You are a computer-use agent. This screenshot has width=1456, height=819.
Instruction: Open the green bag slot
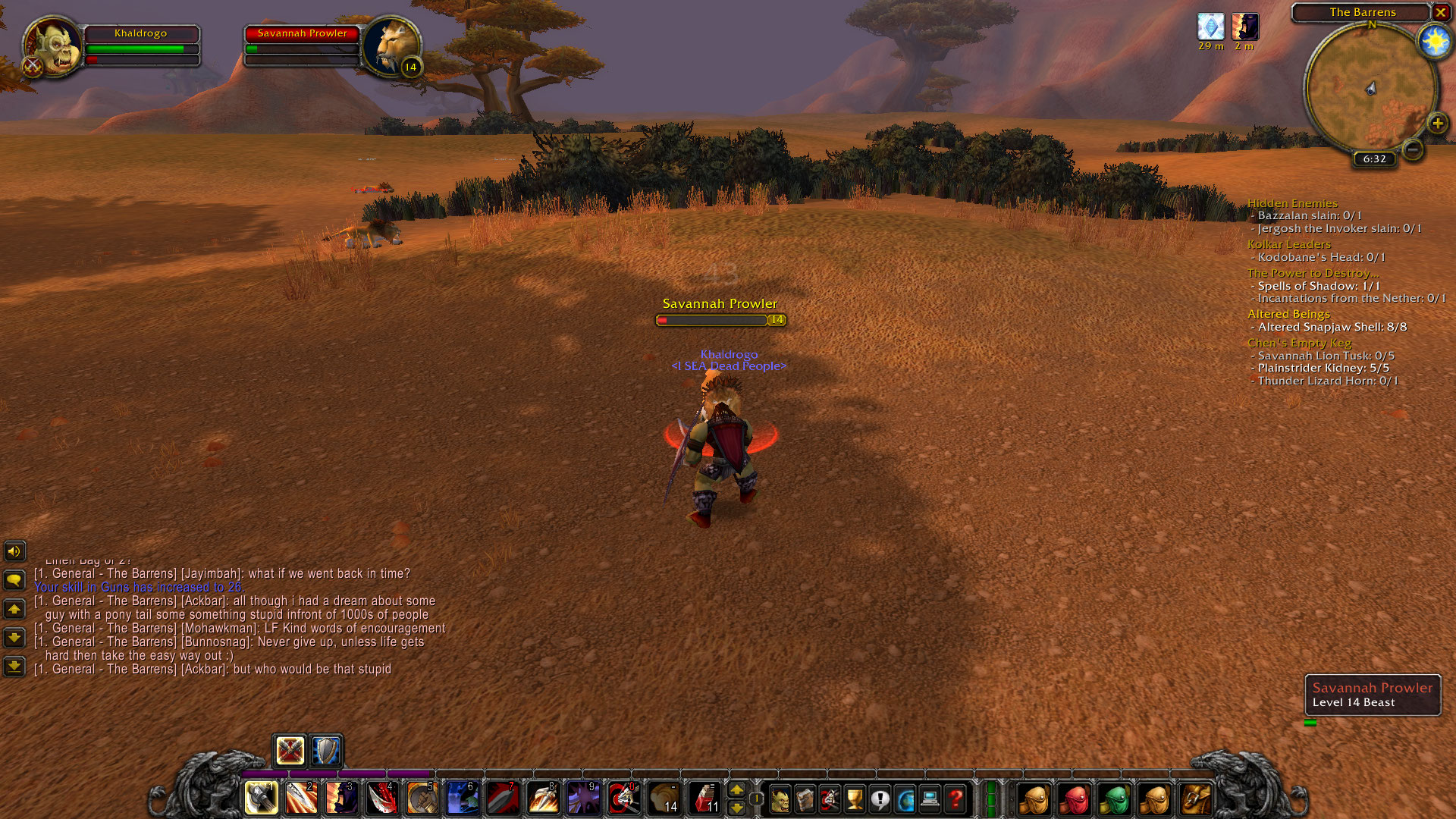[1114, 799]
